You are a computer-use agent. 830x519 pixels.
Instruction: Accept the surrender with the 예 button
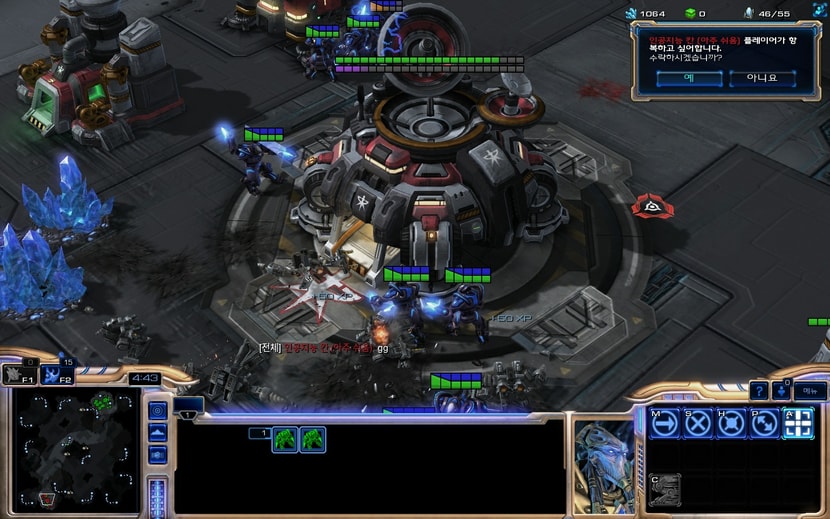pyautogui.click(x=689, y=78)
